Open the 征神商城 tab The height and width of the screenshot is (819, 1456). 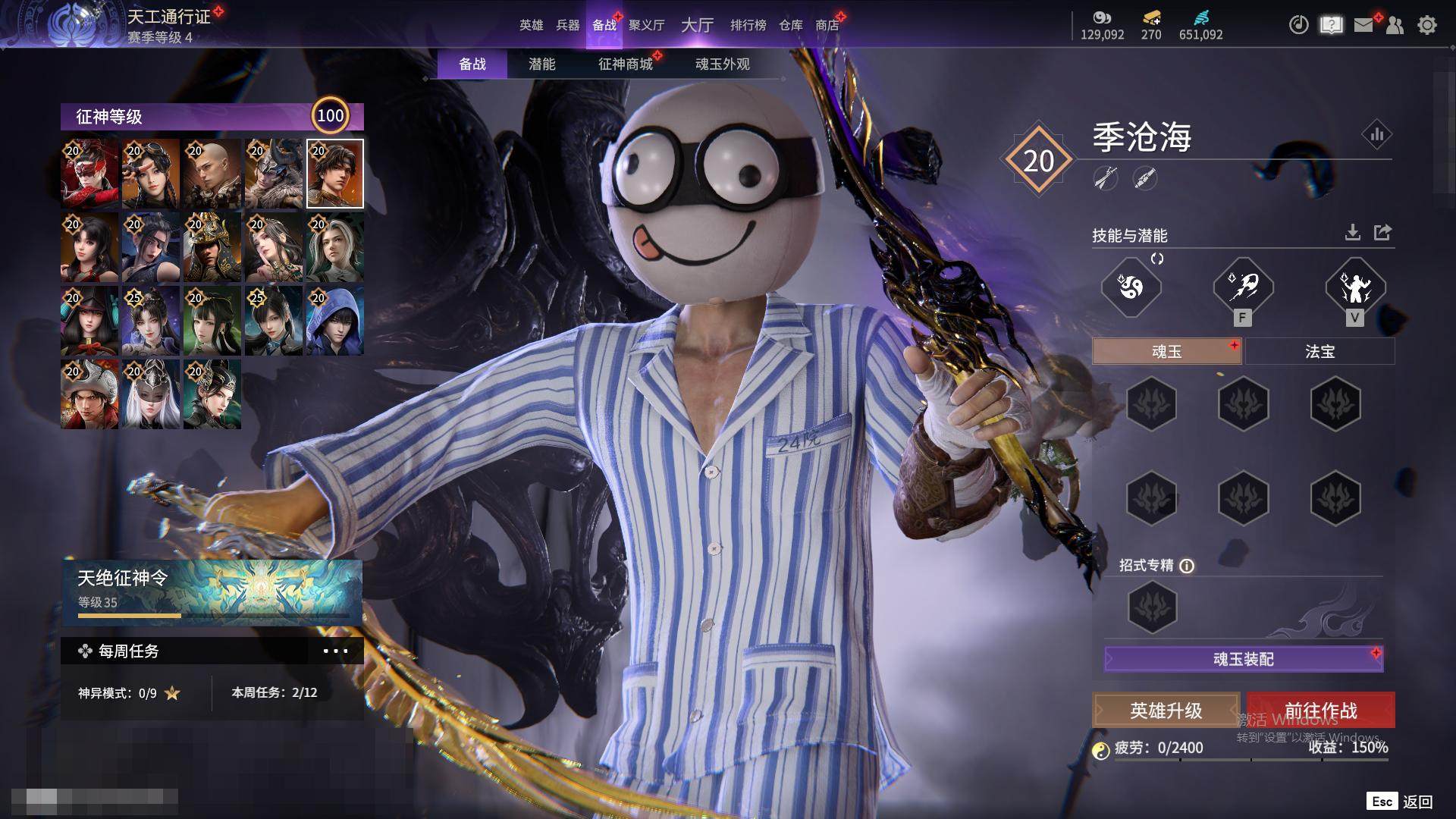pos(626,64)
